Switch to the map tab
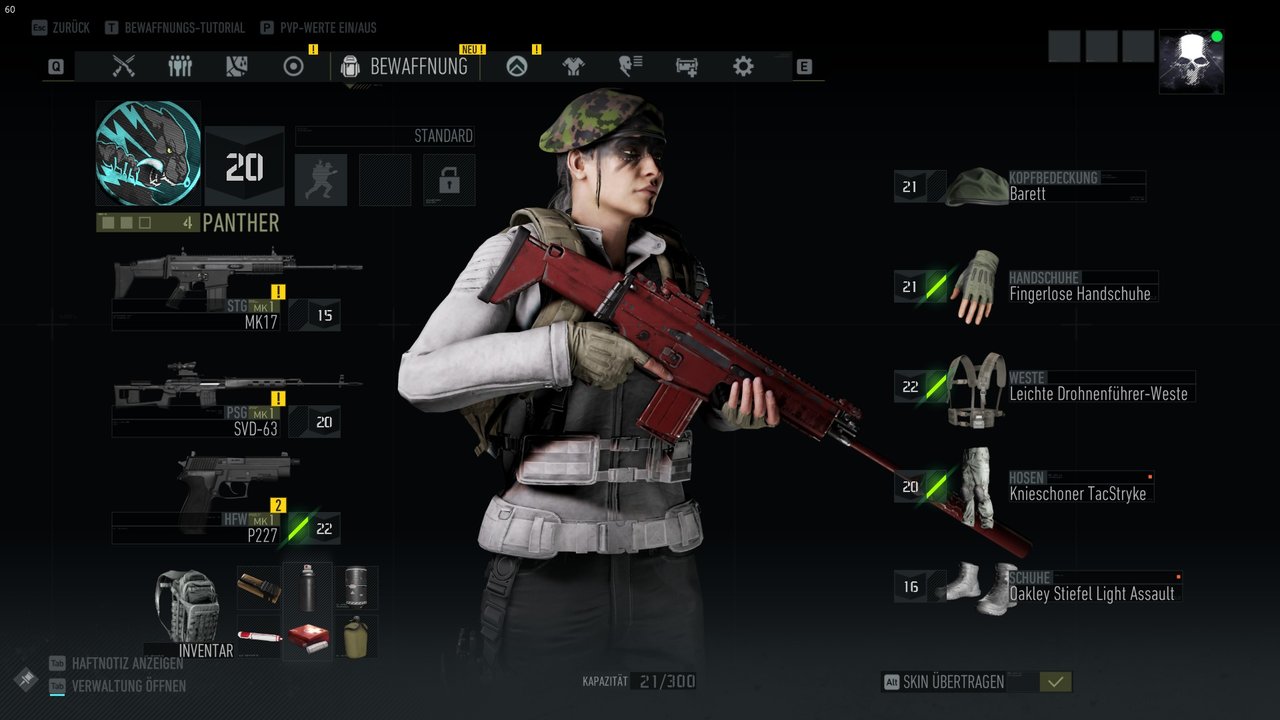The height and width of the screenshot is (720, 1280). (236, 67)
